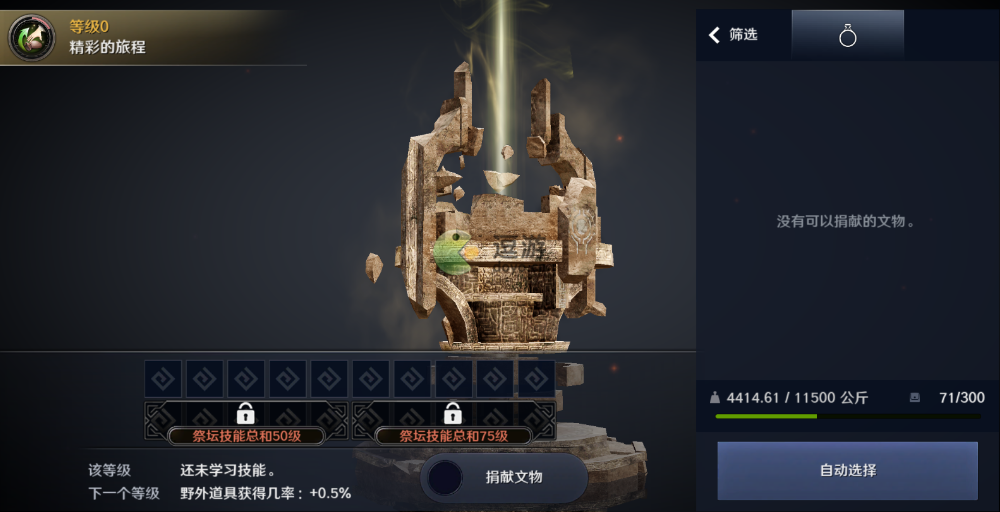Click the 自动选择 auto-select button
The width and height of the screenshot is (1000, 512).
pos(847,470)
